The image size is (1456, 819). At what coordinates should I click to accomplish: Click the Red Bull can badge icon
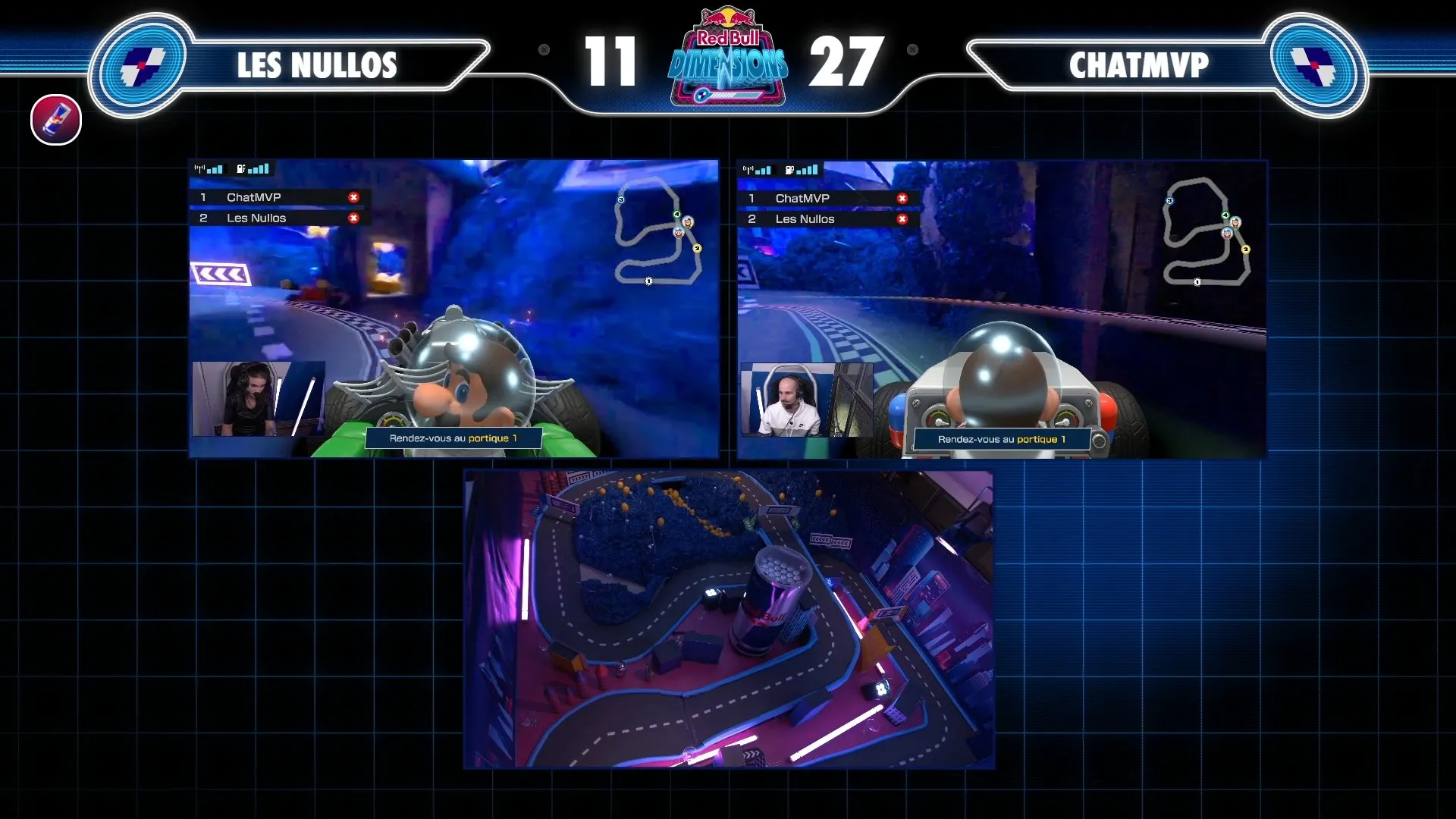56,120
